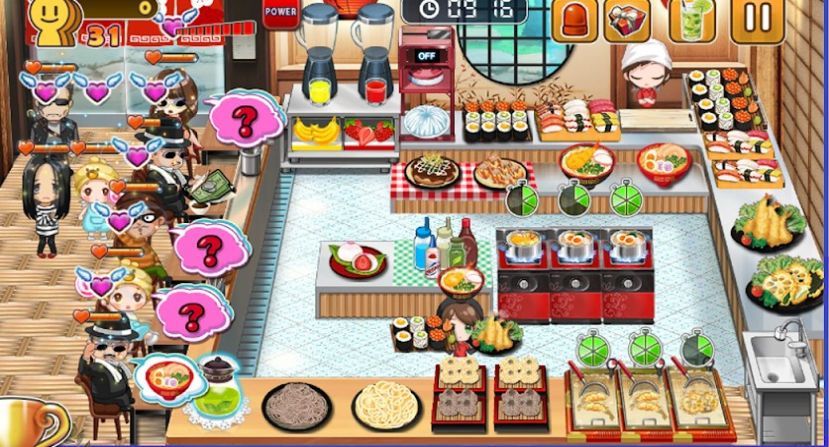The width and height of the screenshot is (829, 447).
Task: Take the dark soba noodles plate
Action: pyautogui.click(x=297, y=405)
